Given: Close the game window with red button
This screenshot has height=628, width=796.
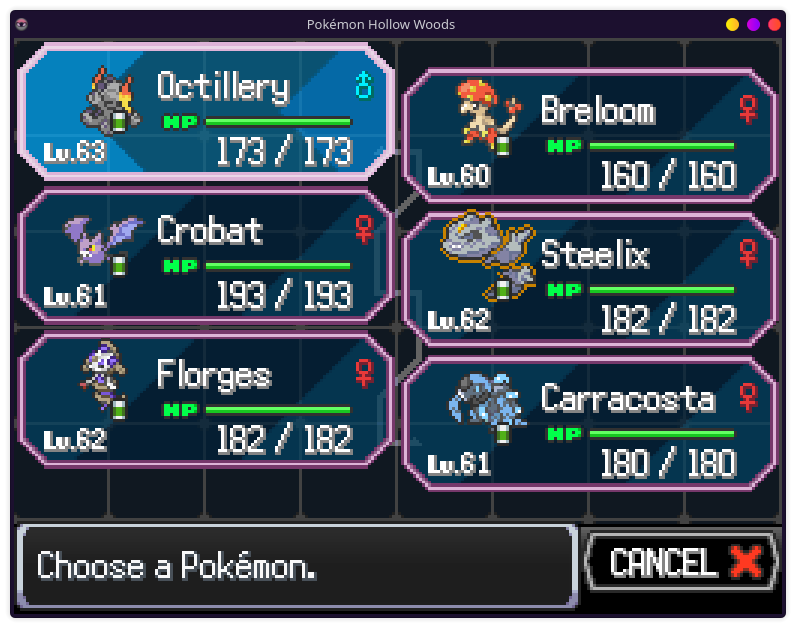Looking at the screenshot, I should pos(774,24).
